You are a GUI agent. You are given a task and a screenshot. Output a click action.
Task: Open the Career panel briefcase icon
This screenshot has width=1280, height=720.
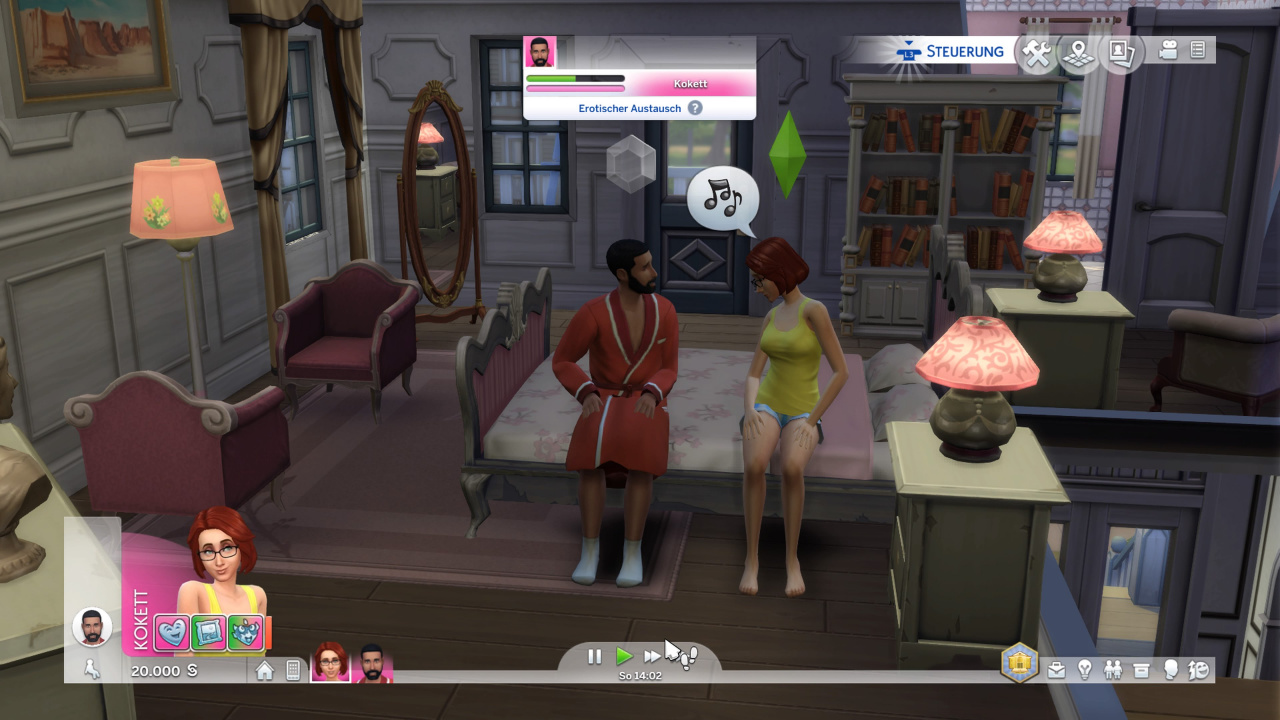pyautogui.click(x=1057, y=670)
